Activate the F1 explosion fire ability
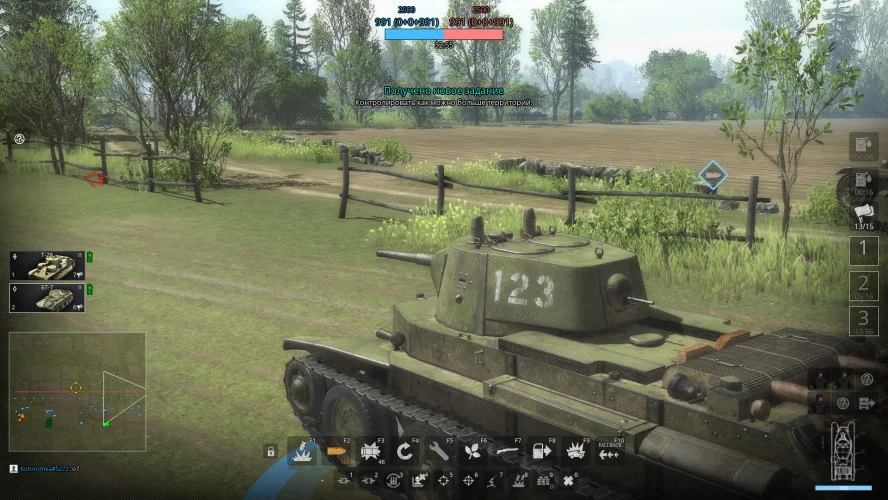The width and height of the screenshot is (888, 500). (x=302, y=452)
